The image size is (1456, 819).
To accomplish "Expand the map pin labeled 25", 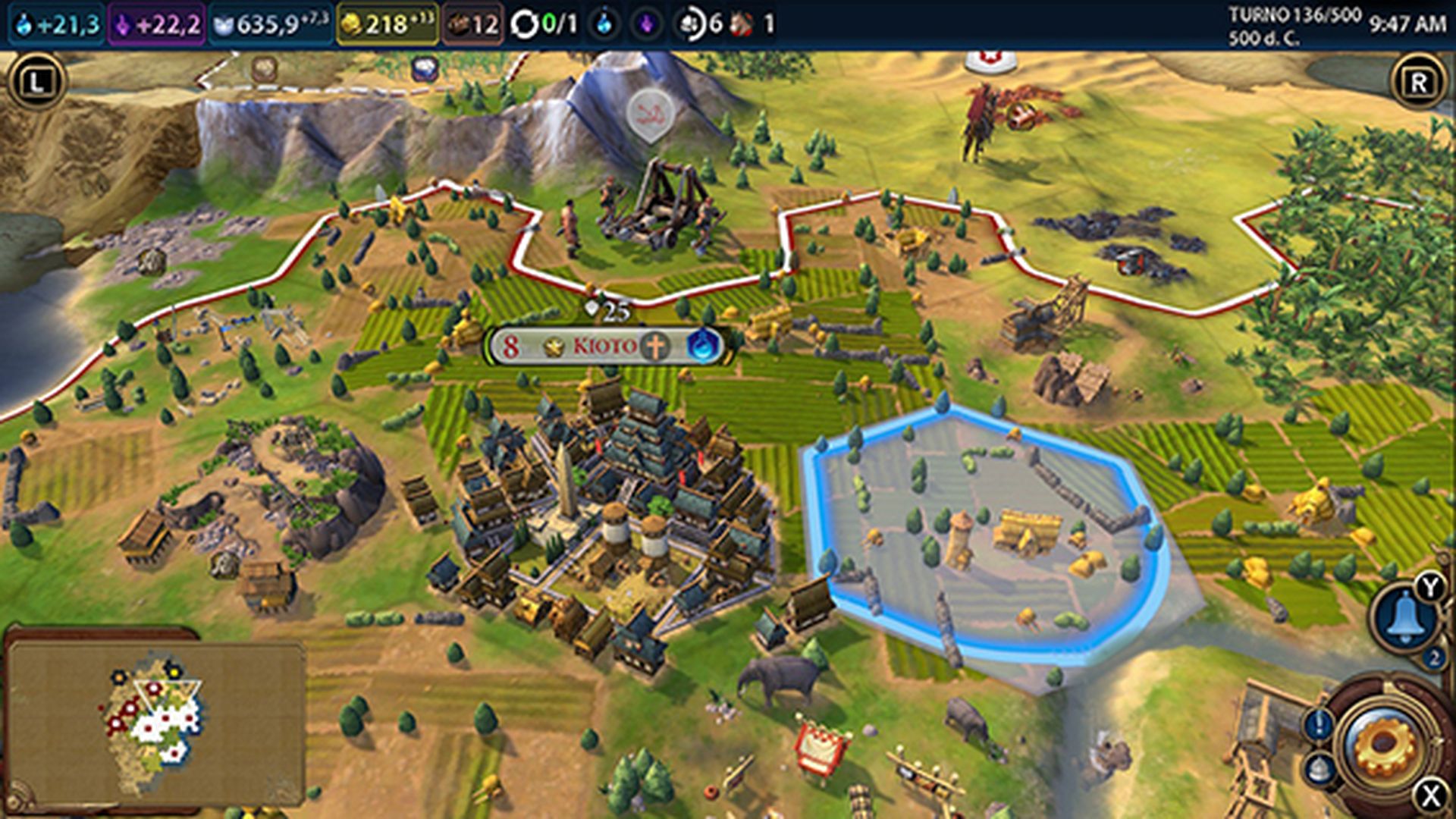I will [x=607, y=308].
